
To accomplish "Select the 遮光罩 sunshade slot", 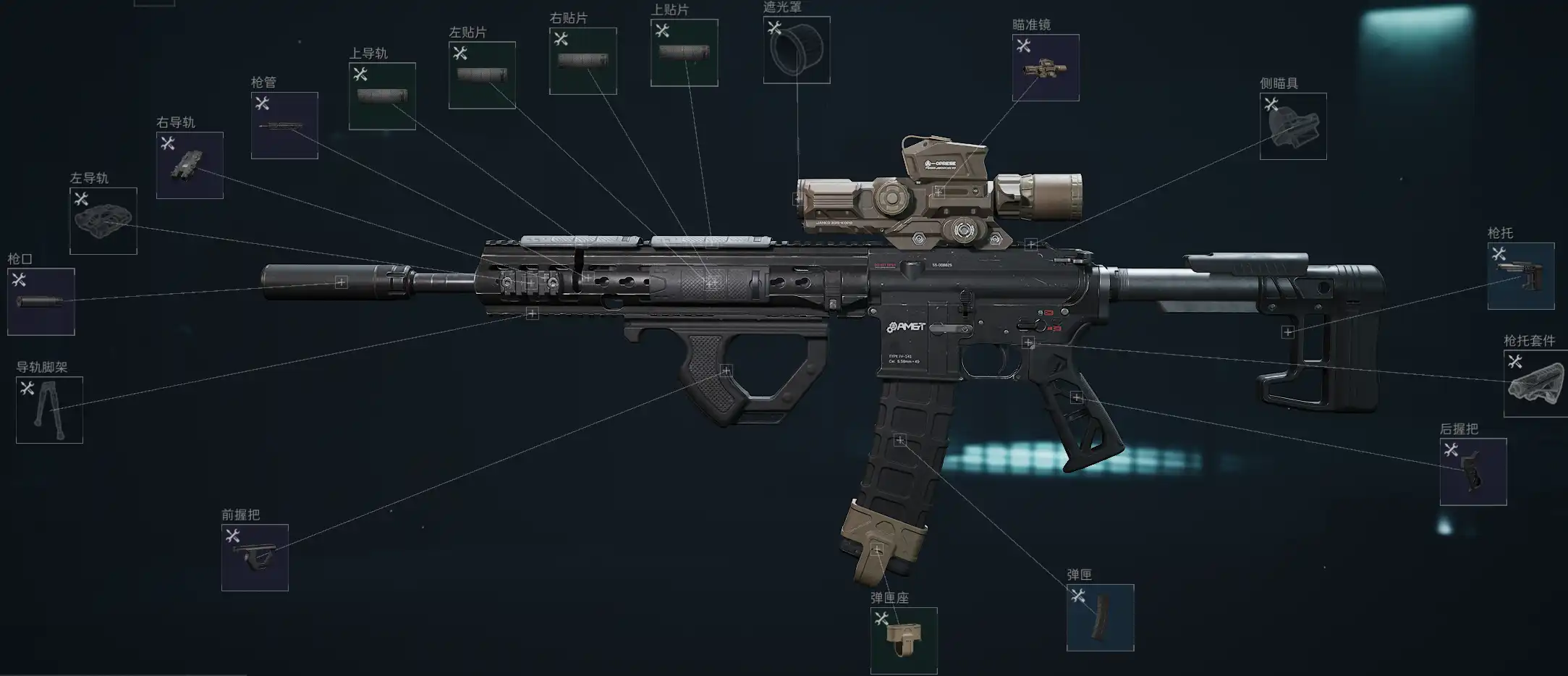I will [x=797, y=50].
